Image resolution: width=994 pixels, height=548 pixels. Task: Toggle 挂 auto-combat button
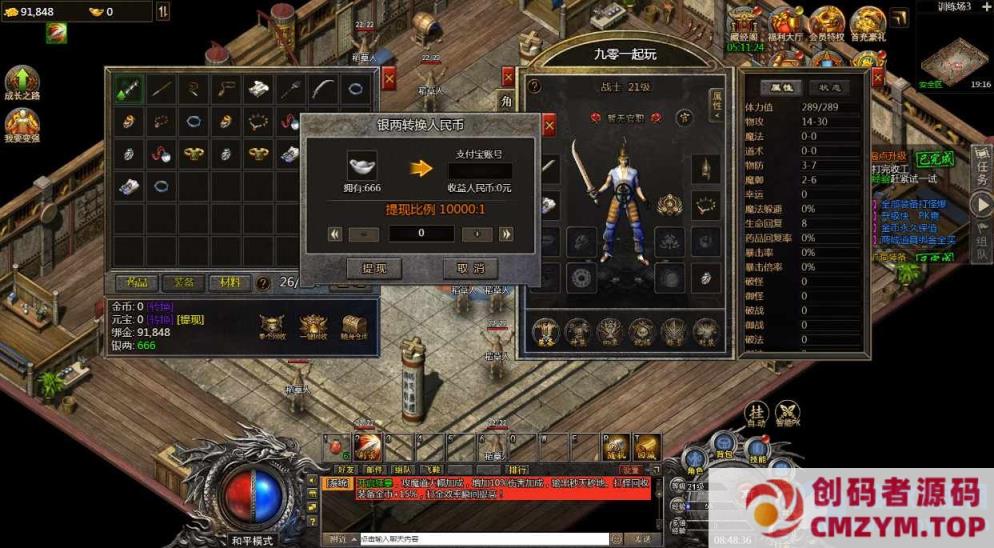pyautogui.click(x=758, y=410)
